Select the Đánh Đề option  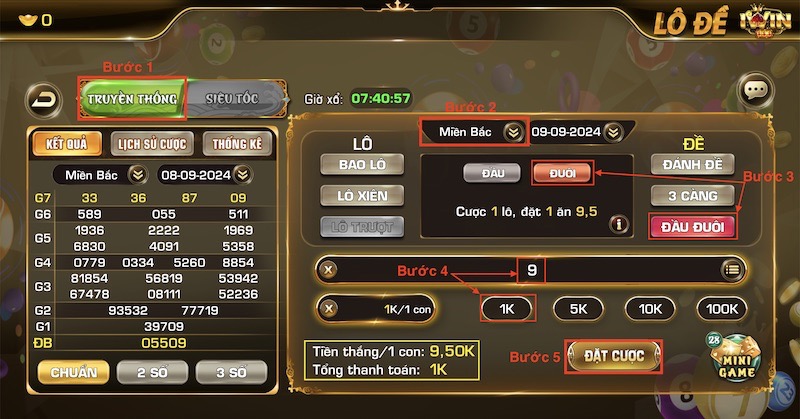[x=692, y=164]
